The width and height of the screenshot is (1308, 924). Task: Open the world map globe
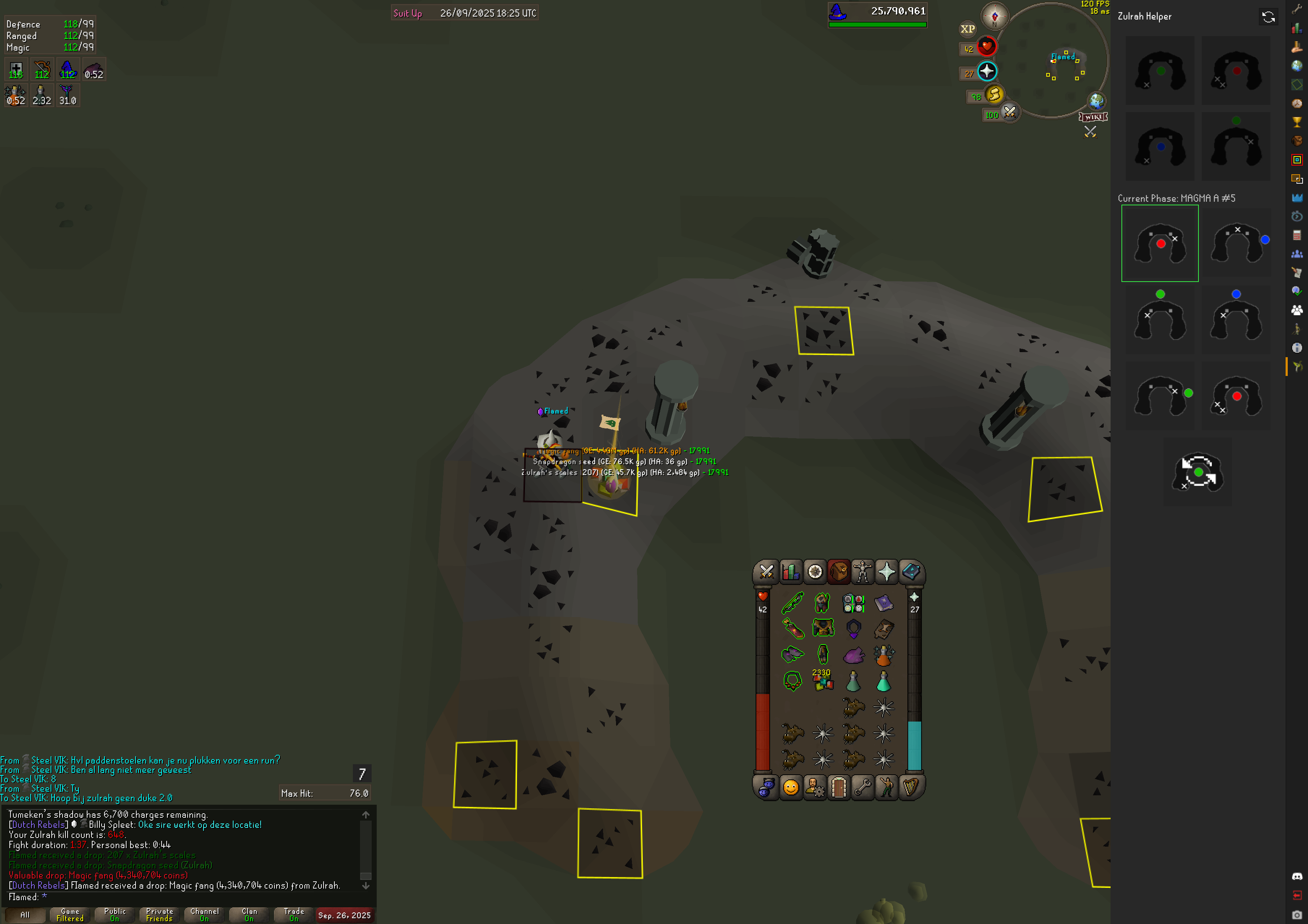[x=1096, y=101]
